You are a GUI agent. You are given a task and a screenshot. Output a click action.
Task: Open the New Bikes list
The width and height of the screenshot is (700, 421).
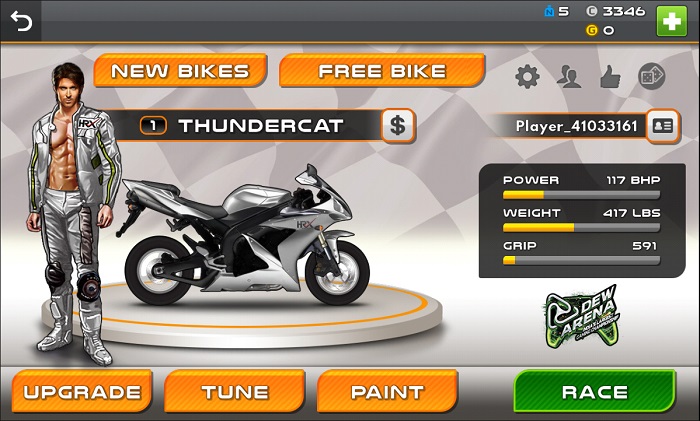(x=180, y=71)
